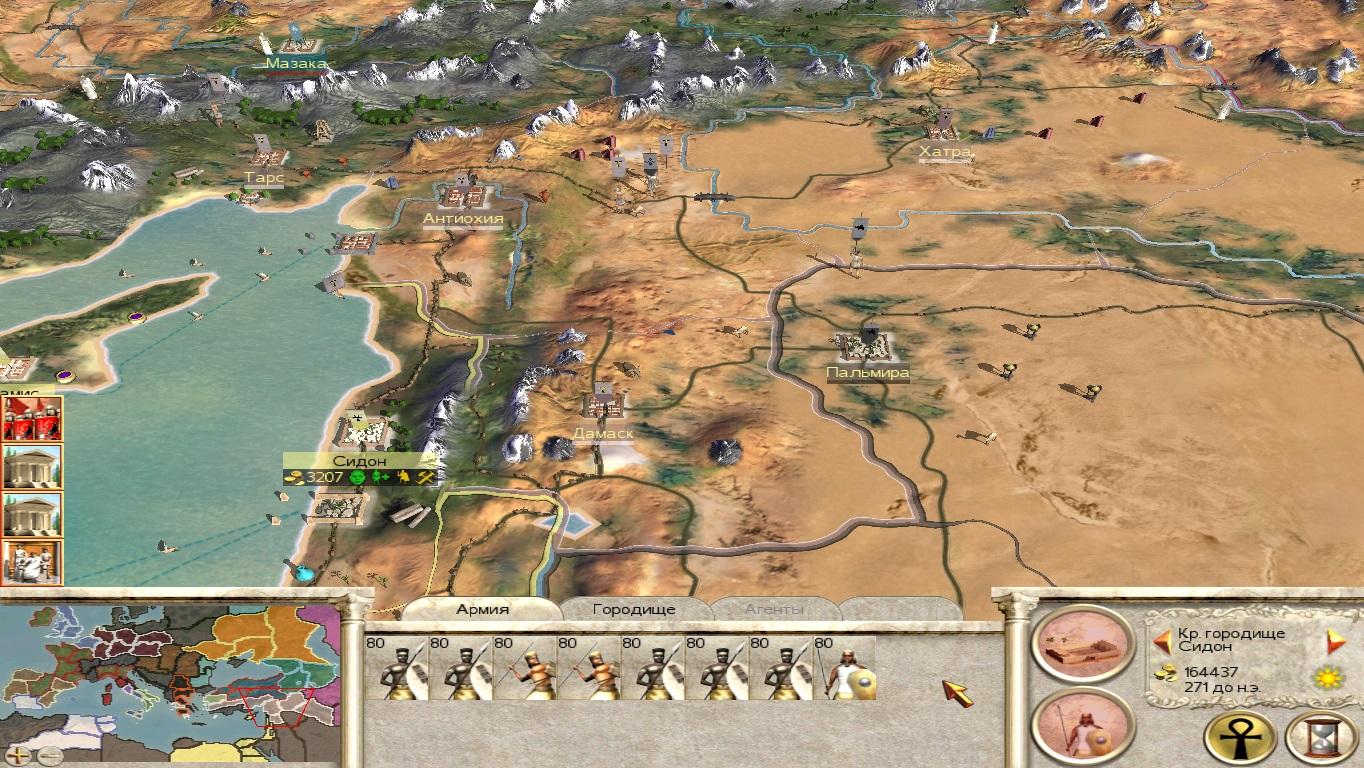This screenshot has width=1364, height=768.
Task: Go to previous settlement with left arrow
Action: (1162, 640)
